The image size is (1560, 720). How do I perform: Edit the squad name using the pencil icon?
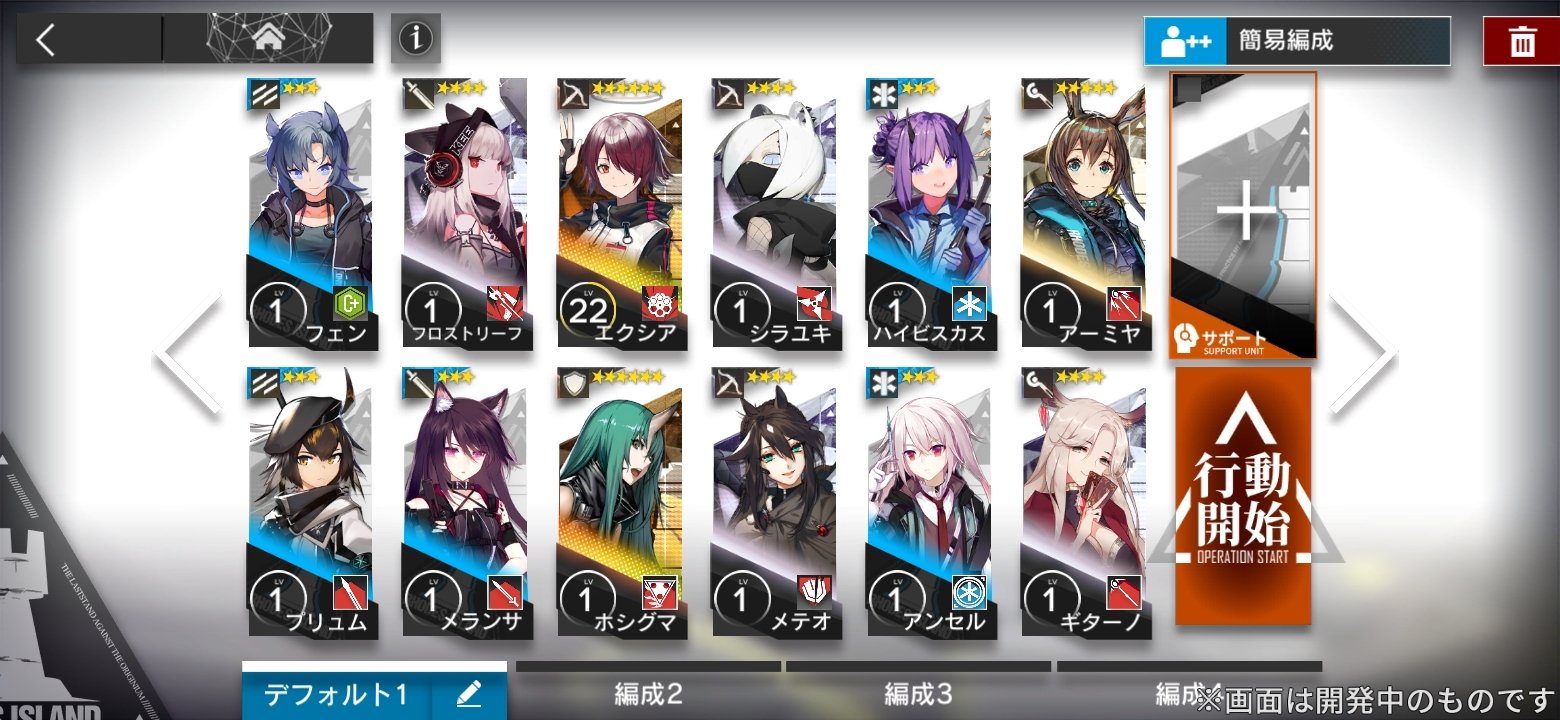click(x=467, y=692)
